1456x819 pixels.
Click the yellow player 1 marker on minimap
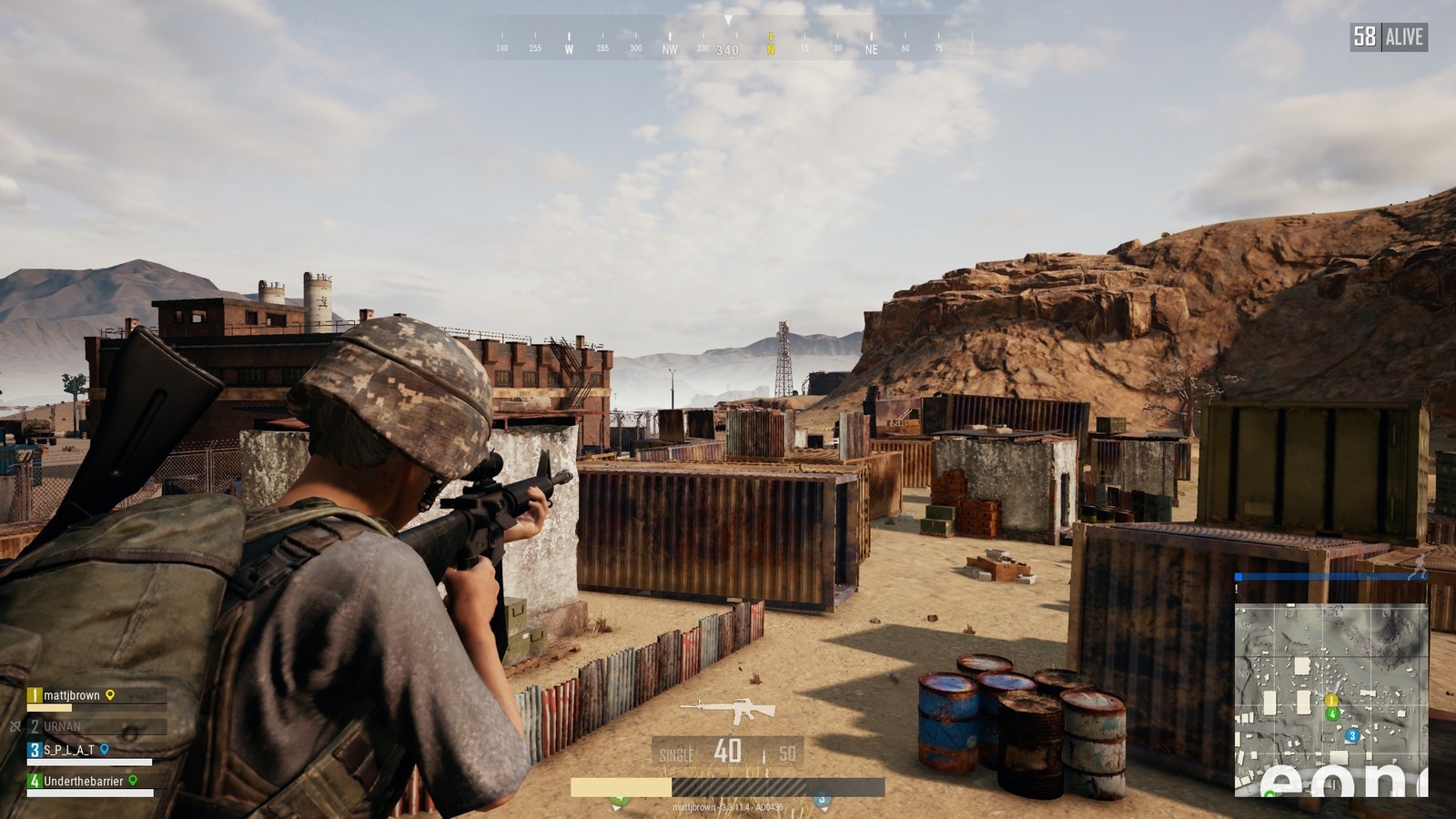[x=1331, y=701]
